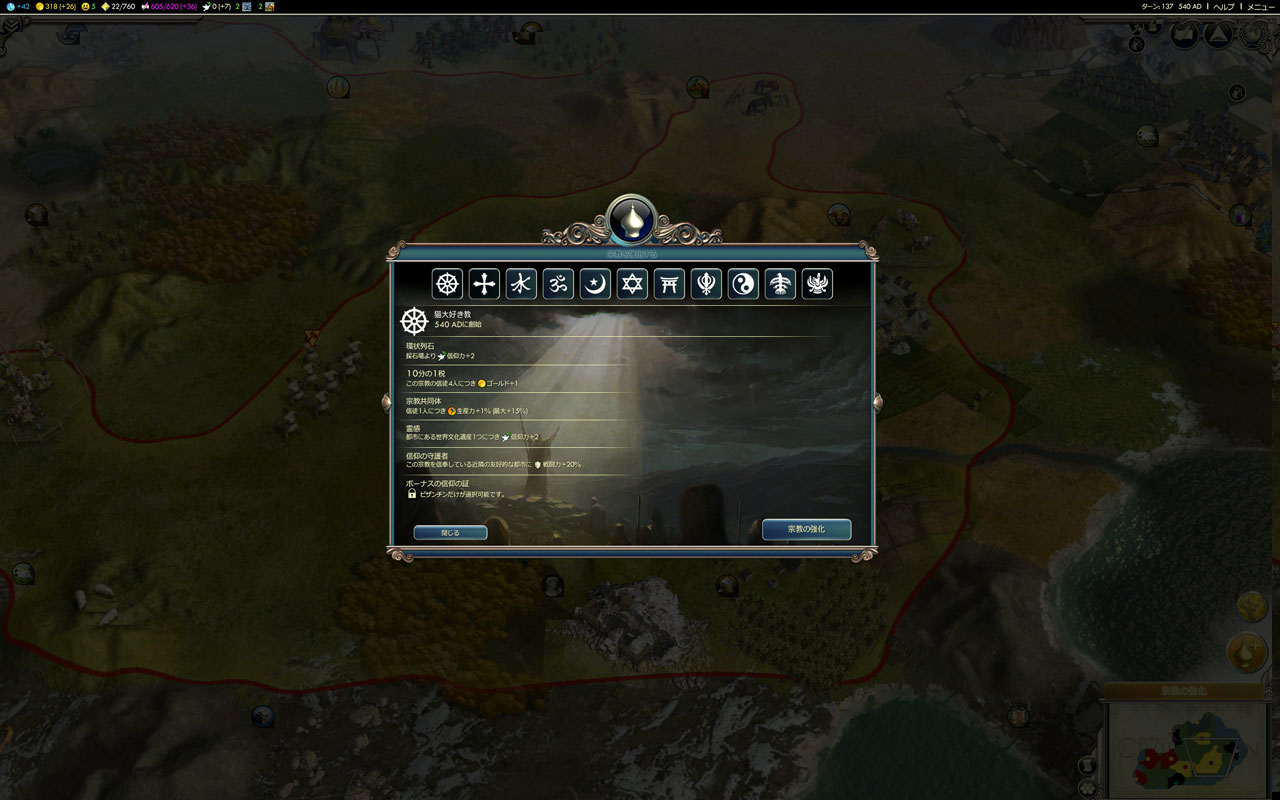Close the dialog with the 閉じる button

pos(450,533)
